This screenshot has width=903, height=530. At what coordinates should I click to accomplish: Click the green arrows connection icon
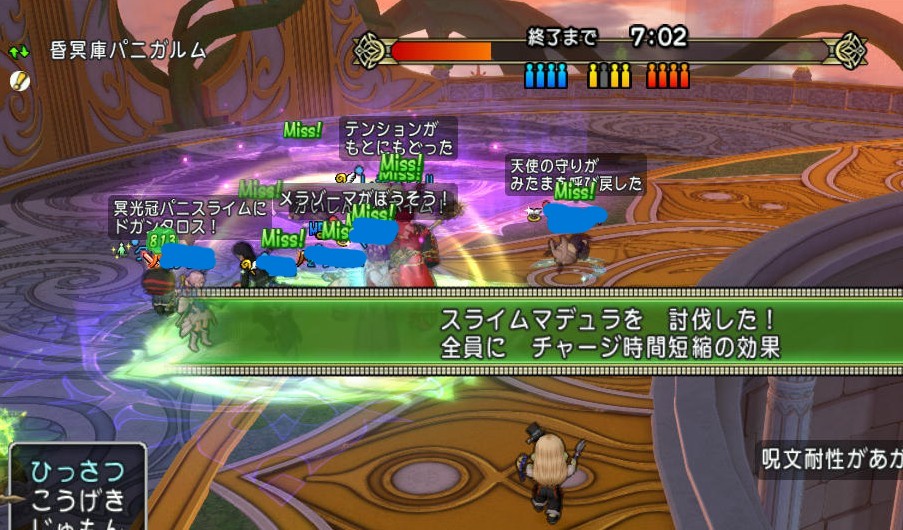coord(19,50)
